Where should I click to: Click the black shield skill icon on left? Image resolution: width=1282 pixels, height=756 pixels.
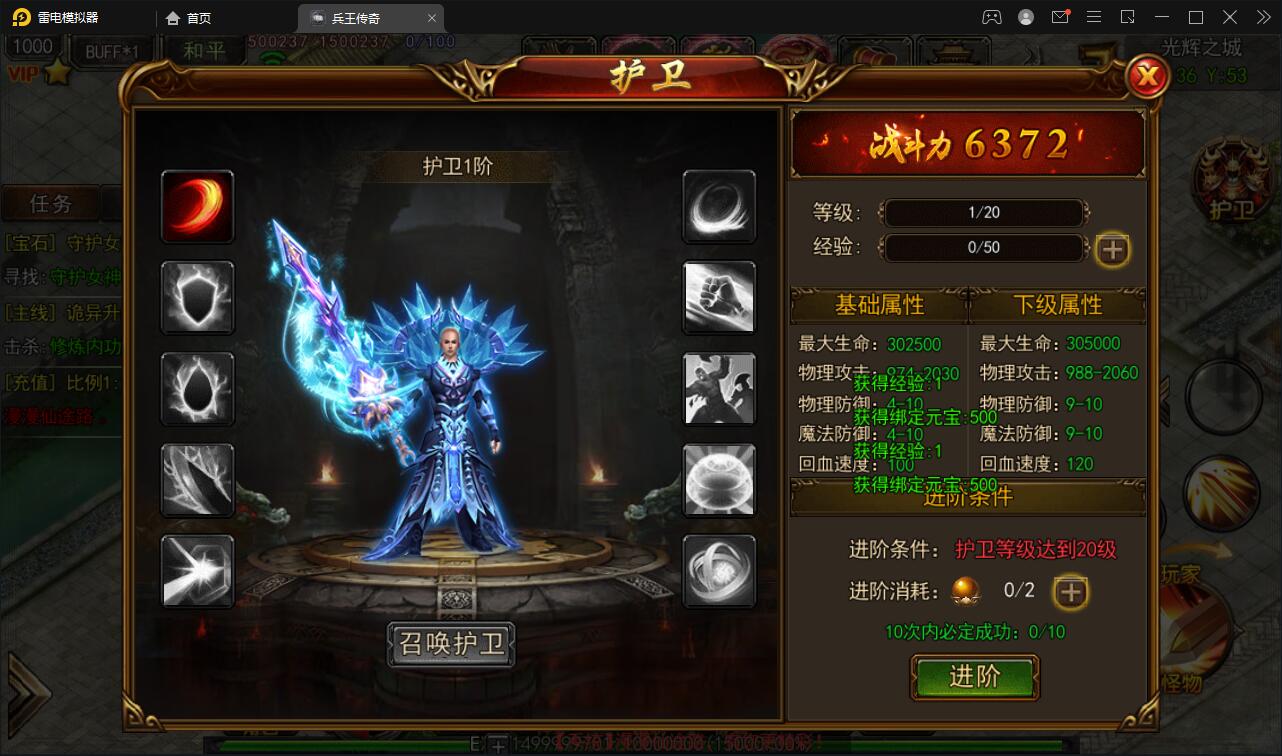(x=197, y=298)
